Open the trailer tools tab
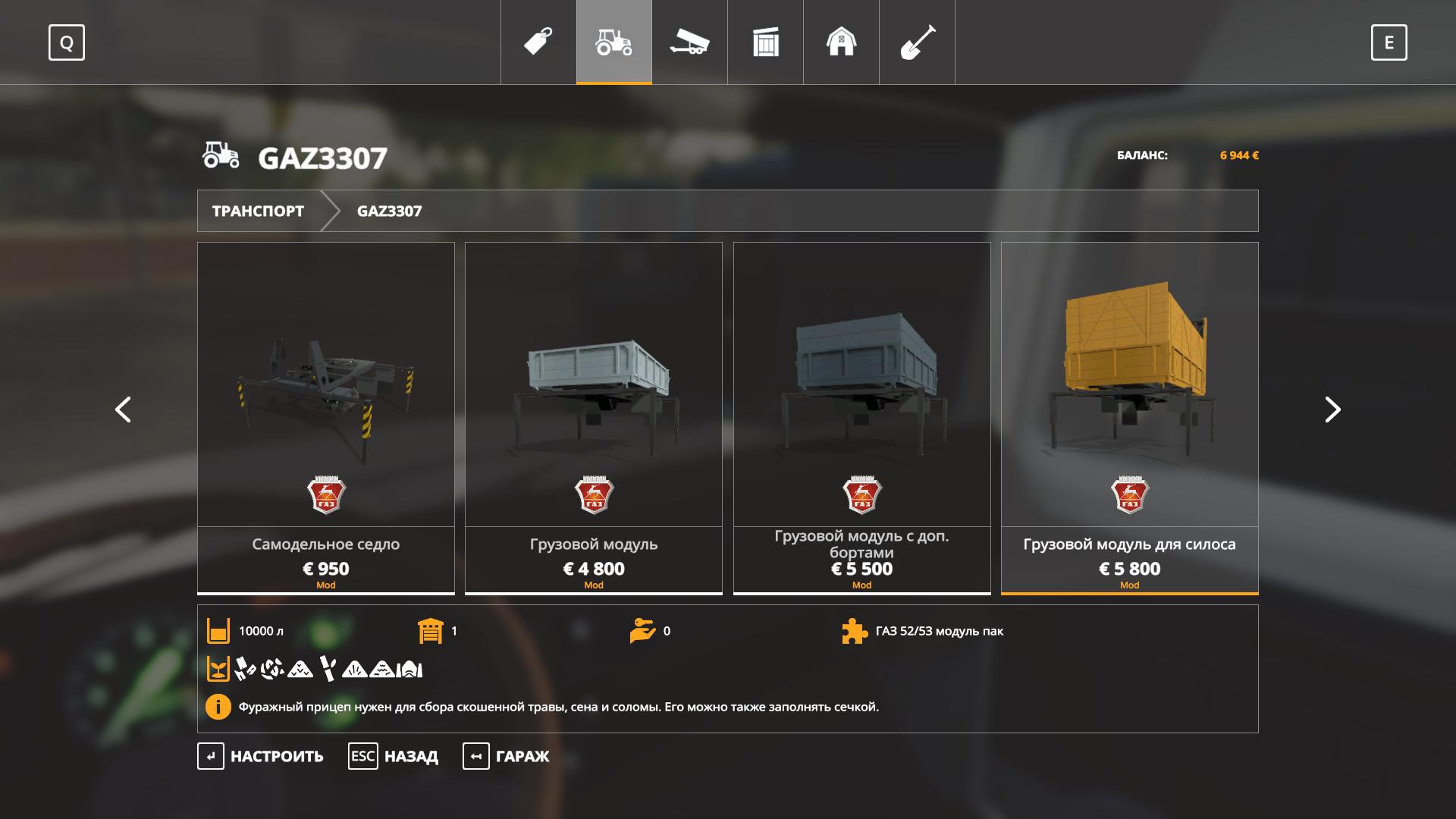This screenshot has height=819, width=1456. (x=689, y=42)
